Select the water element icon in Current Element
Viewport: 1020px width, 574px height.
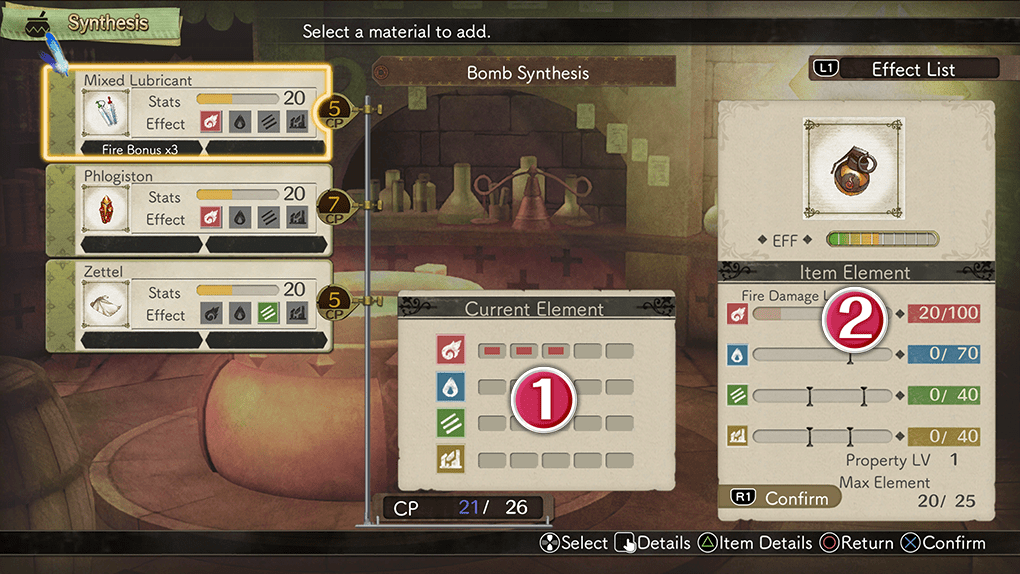[x=450, y=387]
